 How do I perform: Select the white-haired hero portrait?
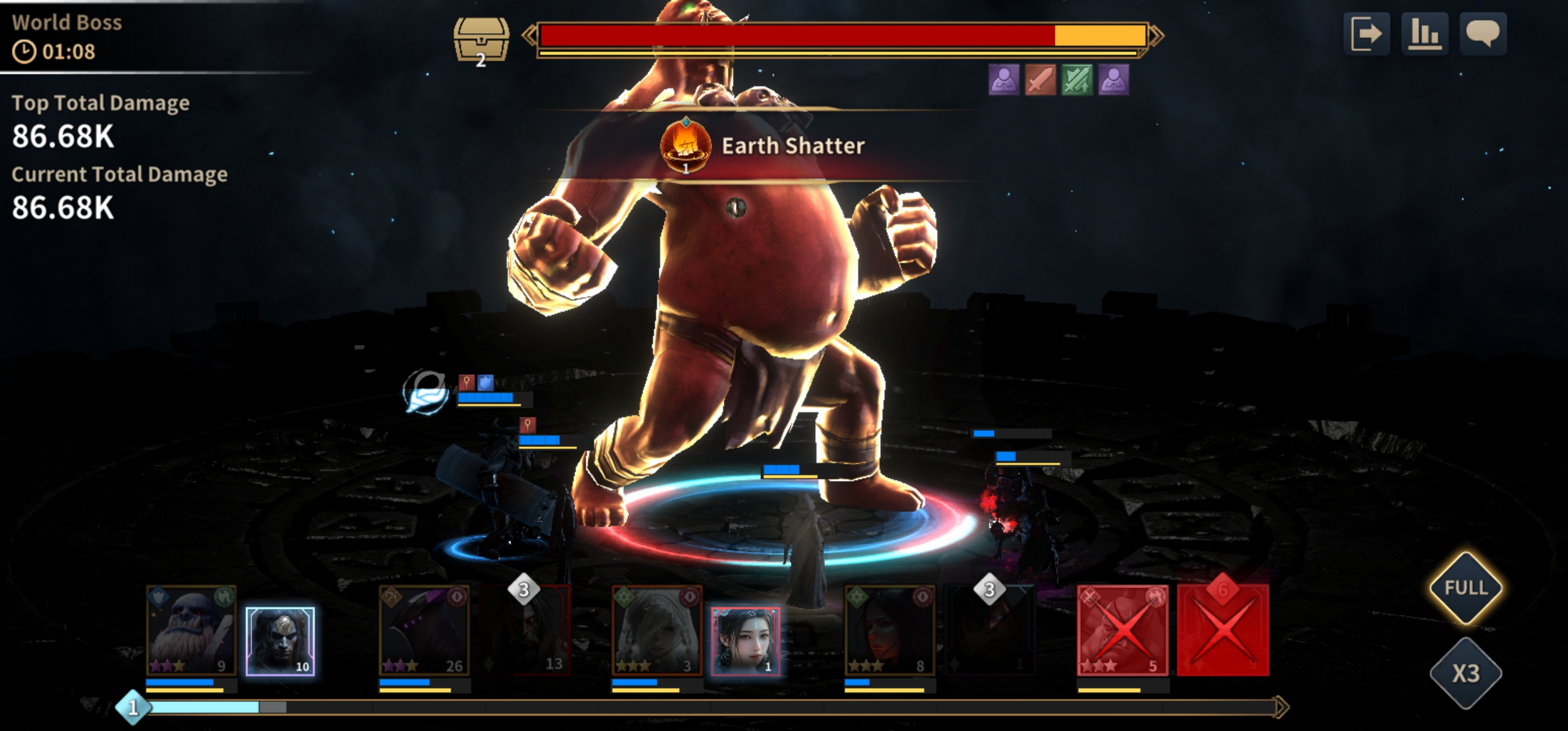pos(657,630)
